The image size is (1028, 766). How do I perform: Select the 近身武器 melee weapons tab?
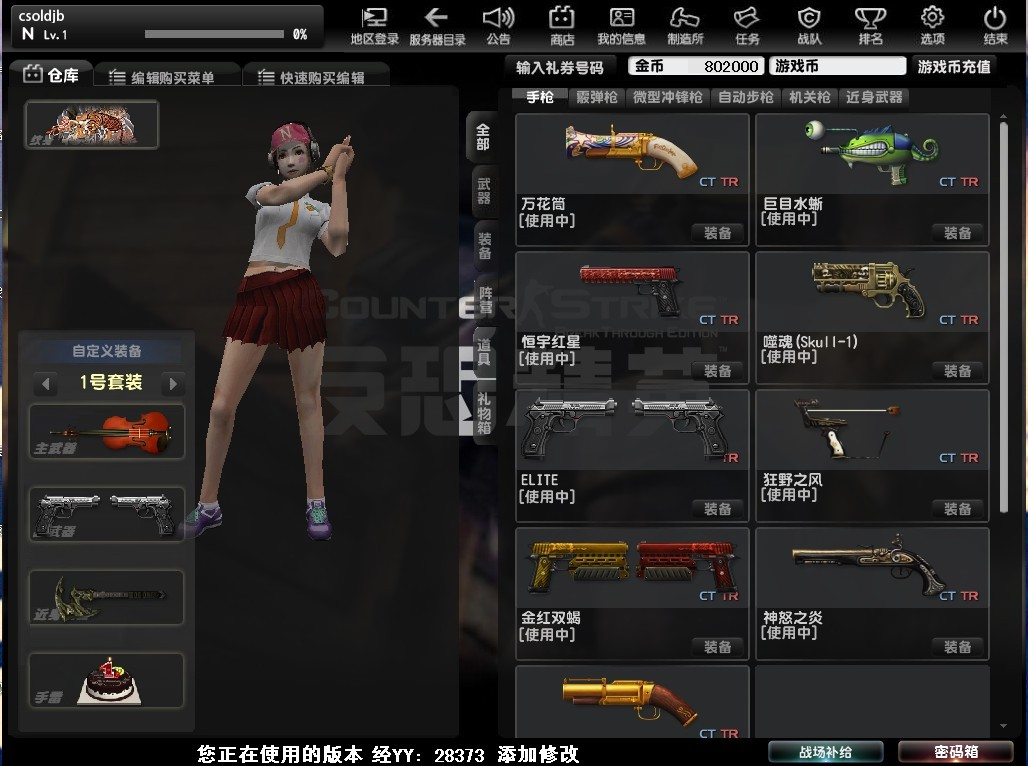[874, 97]
